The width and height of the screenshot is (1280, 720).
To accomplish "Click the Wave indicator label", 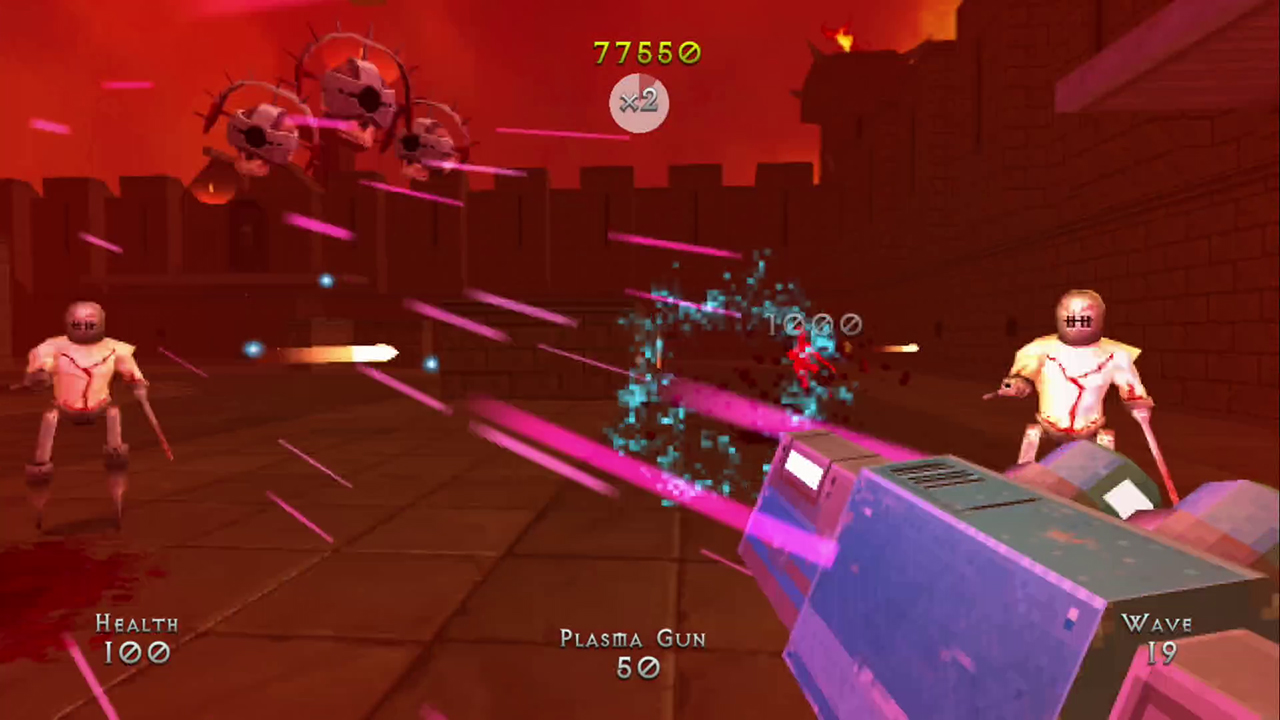I will tap(1158, 624).
